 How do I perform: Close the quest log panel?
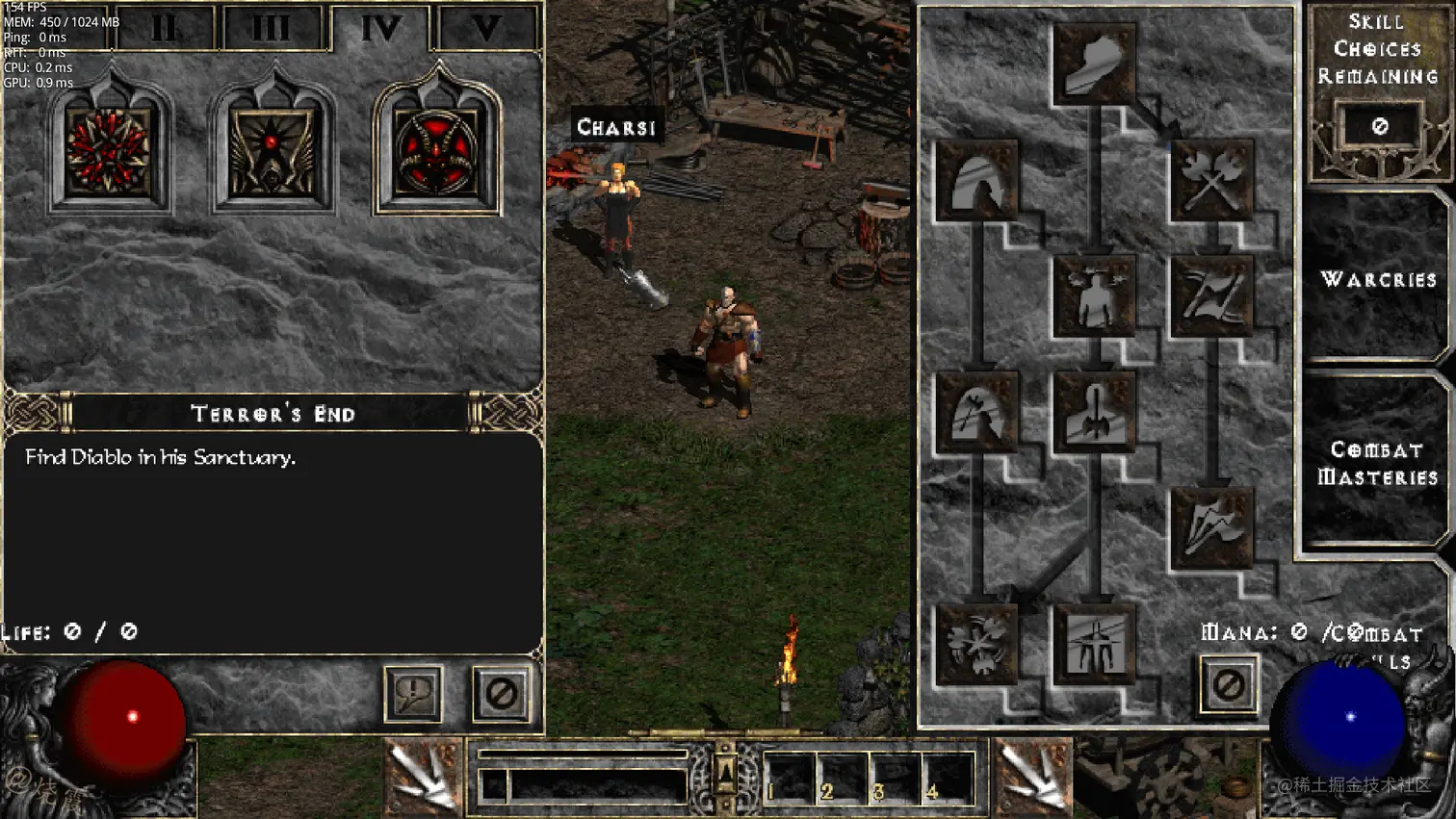tap(501, 693)
